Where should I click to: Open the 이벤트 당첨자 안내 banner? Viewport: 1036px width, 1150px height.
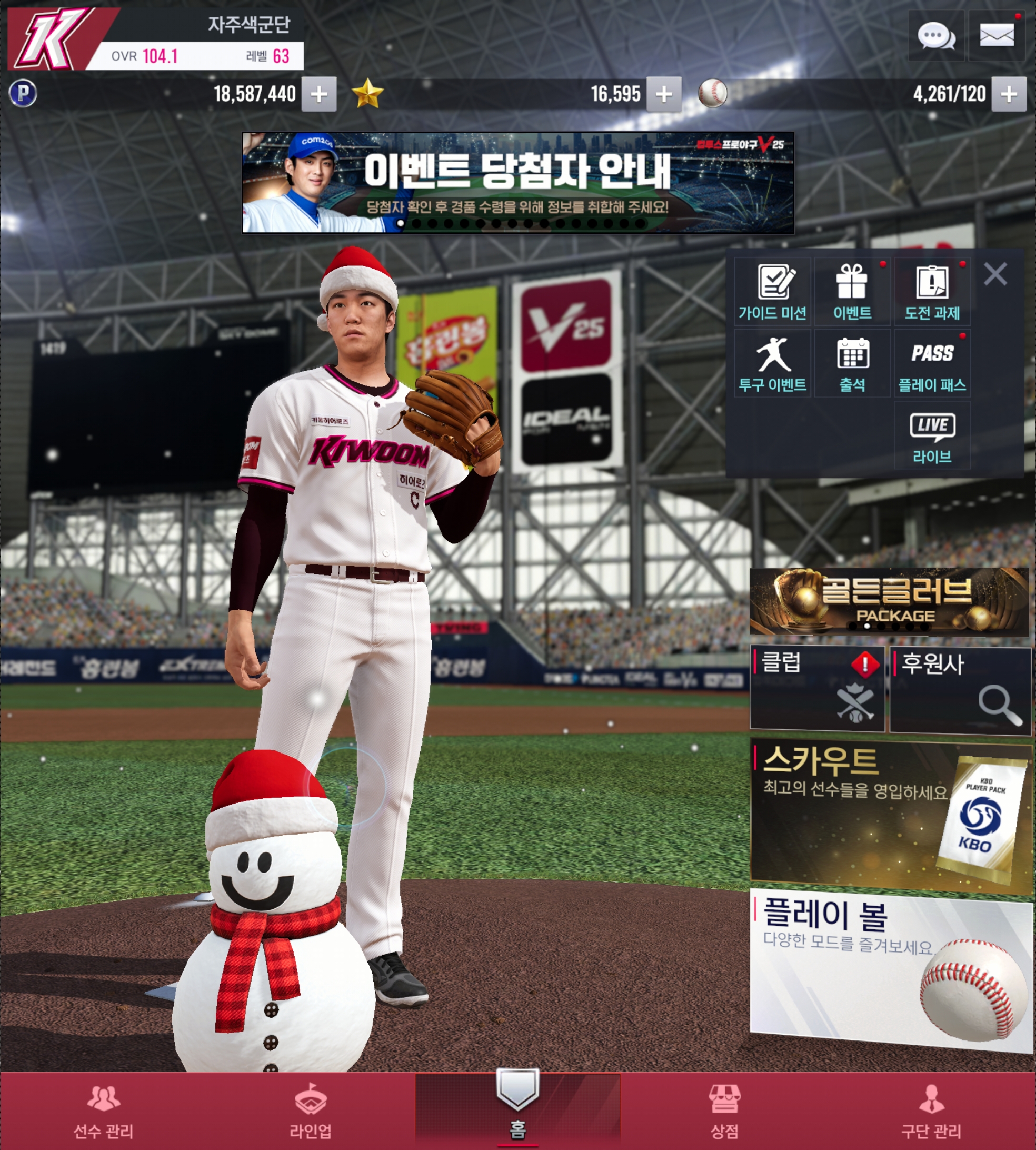click(517, 182)
